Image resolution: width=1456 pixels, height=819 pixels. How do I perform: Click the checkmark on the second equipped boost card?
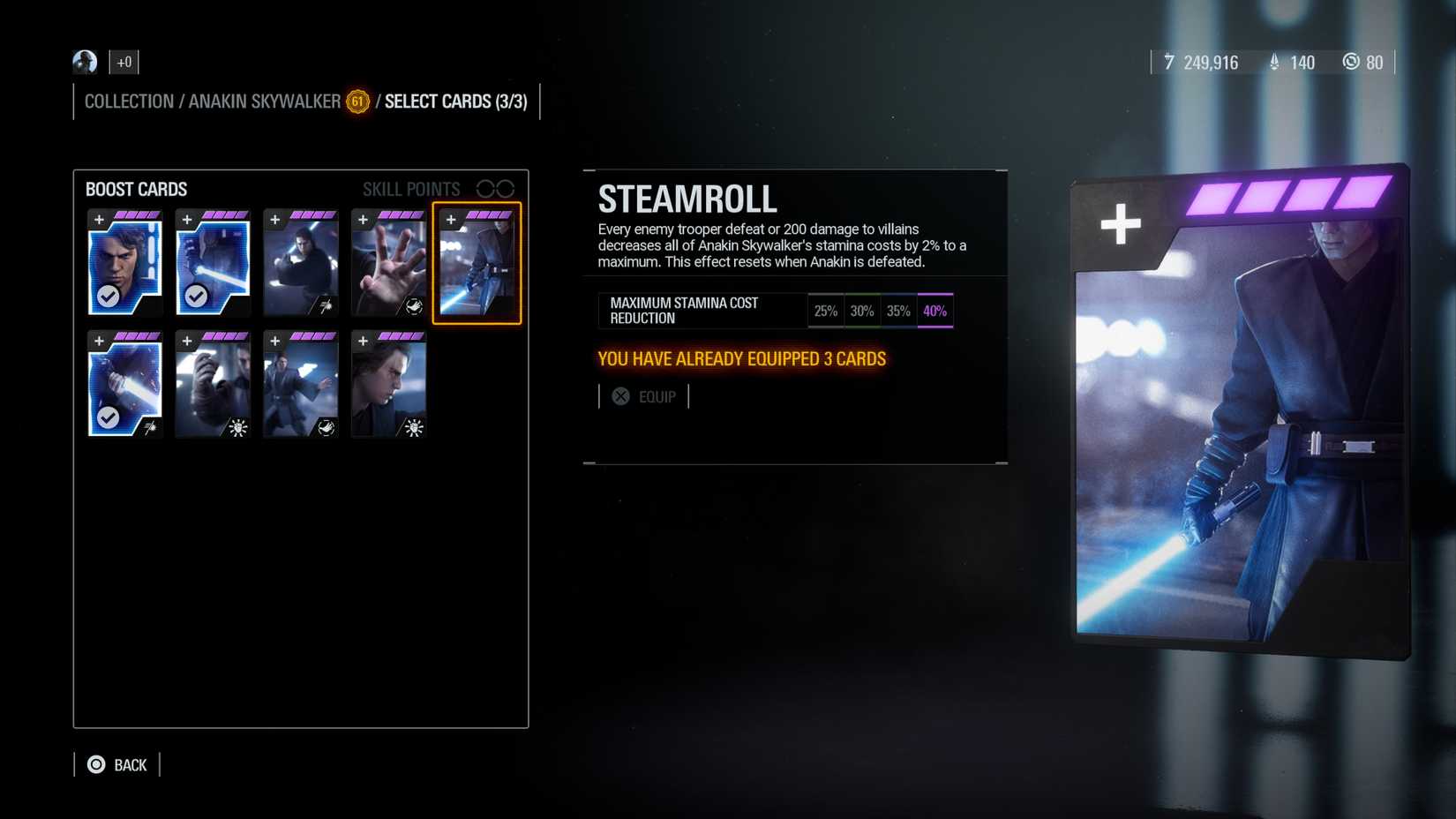pos(196,294)
